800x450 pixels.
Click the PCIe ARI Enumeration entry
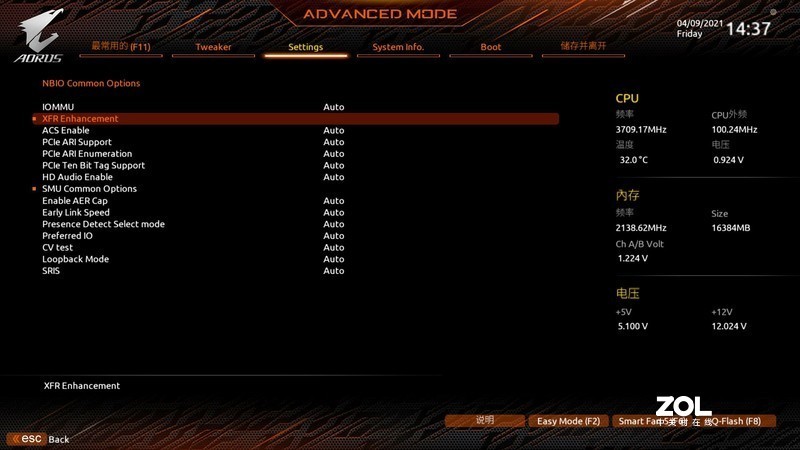click(x=87, y=154)
